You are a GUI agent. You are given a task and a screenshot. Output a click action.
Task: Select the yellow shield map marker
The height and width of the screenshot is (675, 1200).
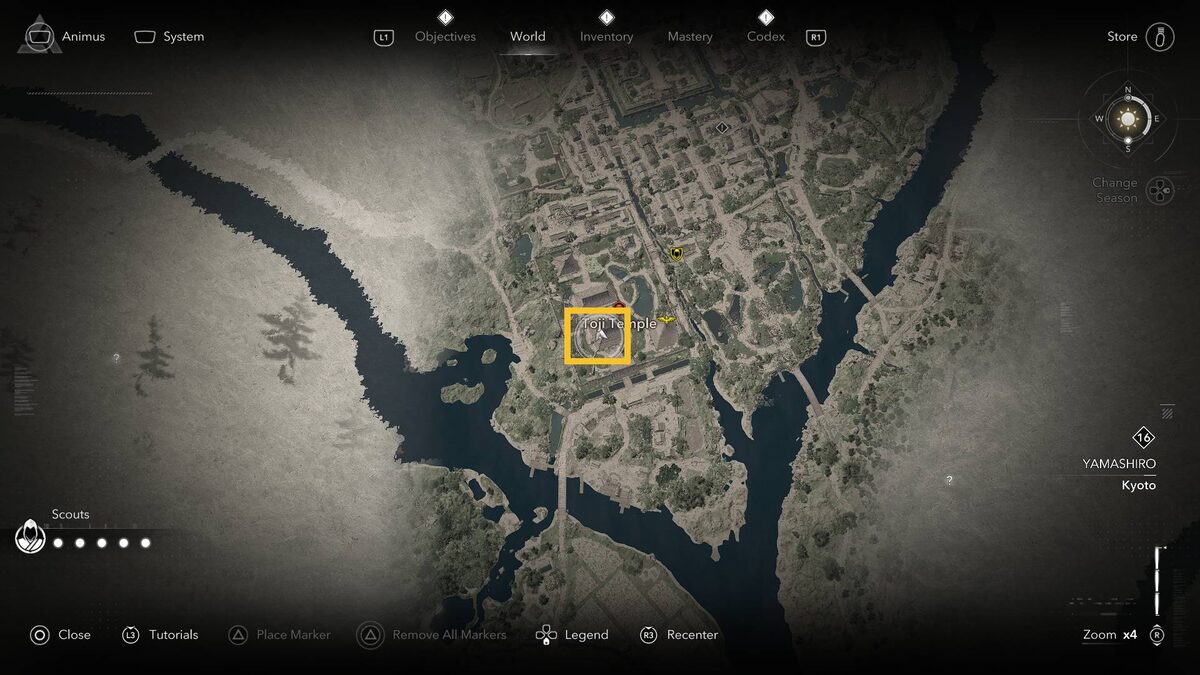677,254
